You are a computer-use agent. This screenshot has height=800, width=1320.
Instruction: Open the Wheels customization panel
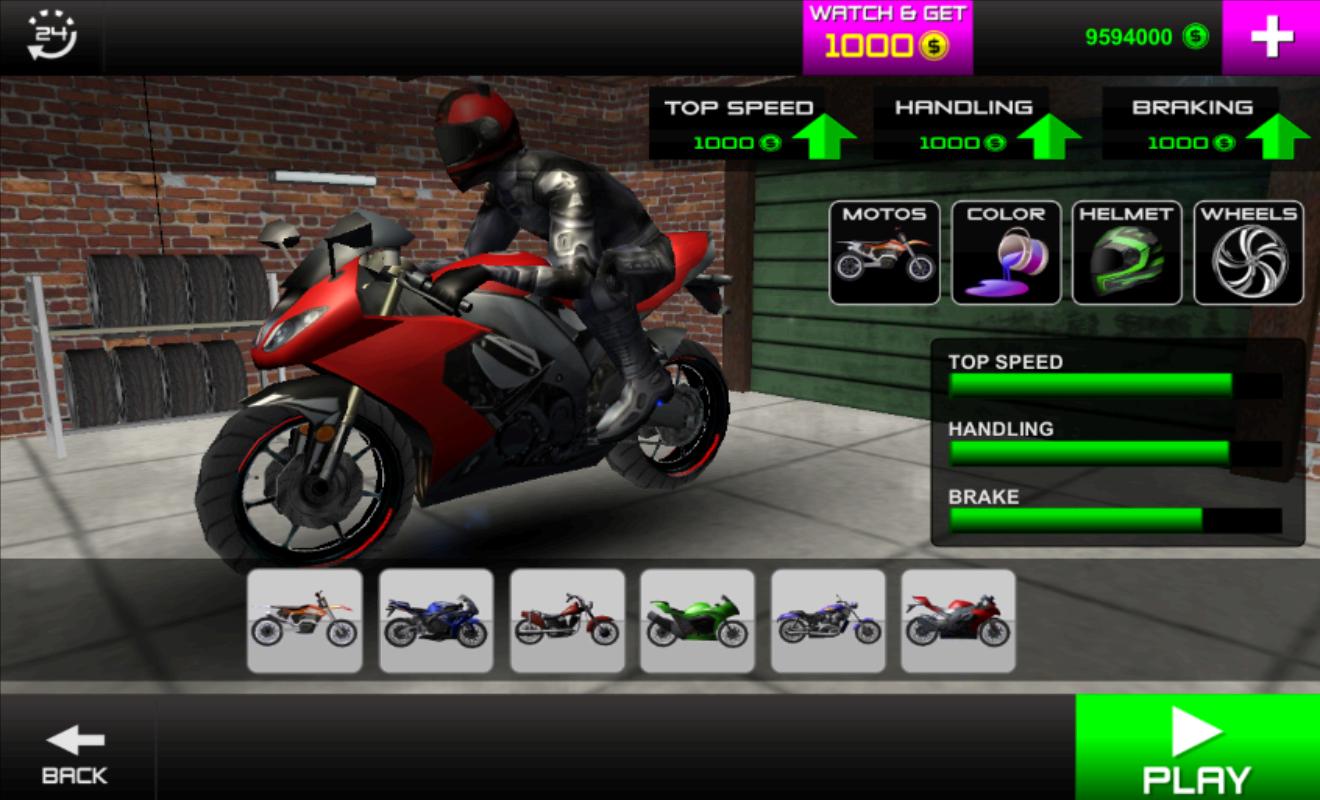[1246, 248]
